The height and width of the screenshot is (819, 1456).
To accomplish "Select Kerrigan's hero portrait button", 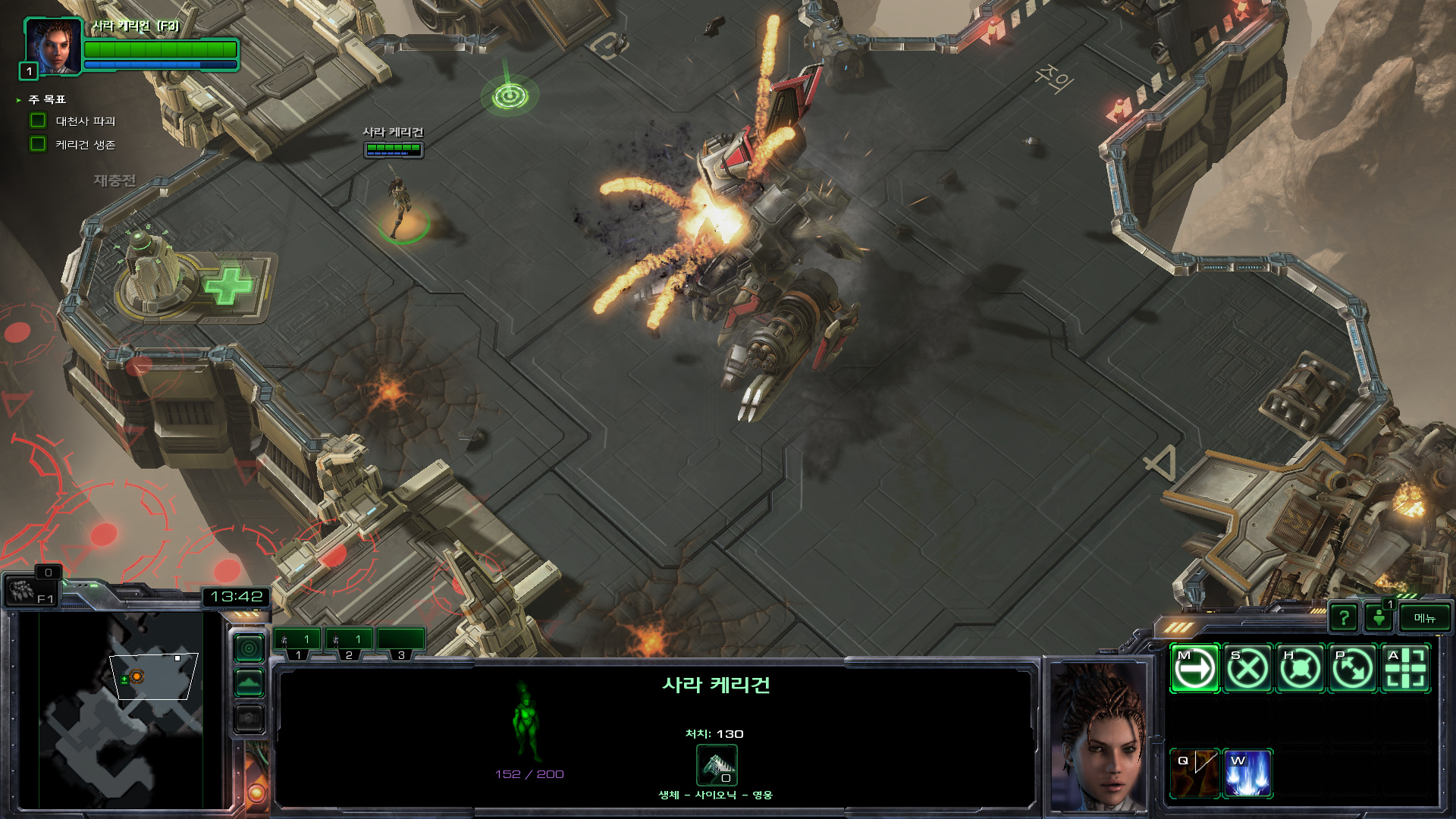I will (53, 47).
